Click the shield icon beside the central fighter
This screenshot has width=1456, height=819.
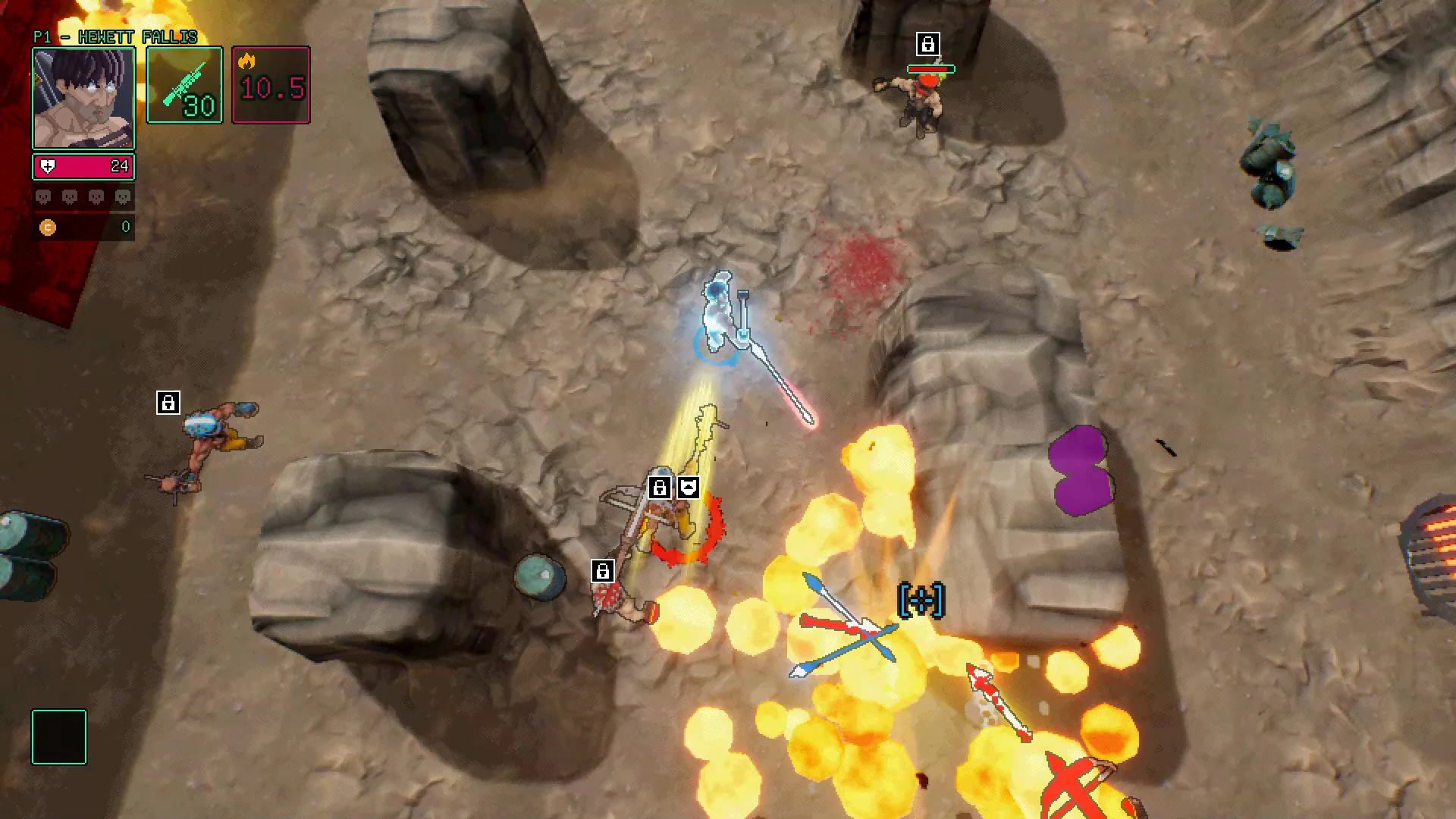pos(687,488)
